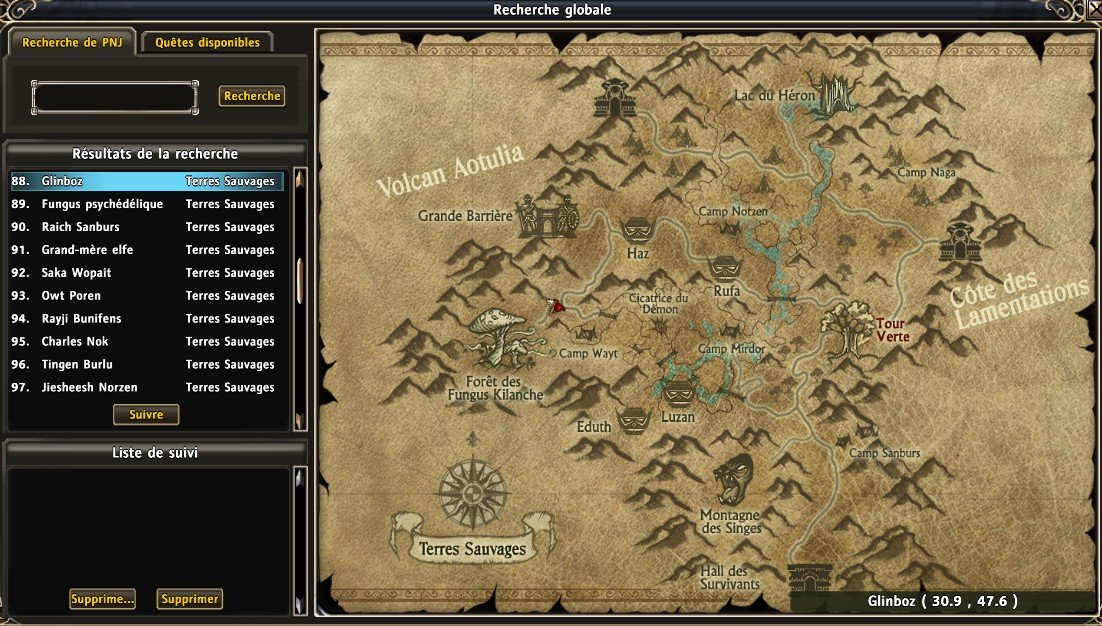This screenshot has height=626, width=1102.
Task: Select the Recherche de PNJ tab
Action: point(71,43)
